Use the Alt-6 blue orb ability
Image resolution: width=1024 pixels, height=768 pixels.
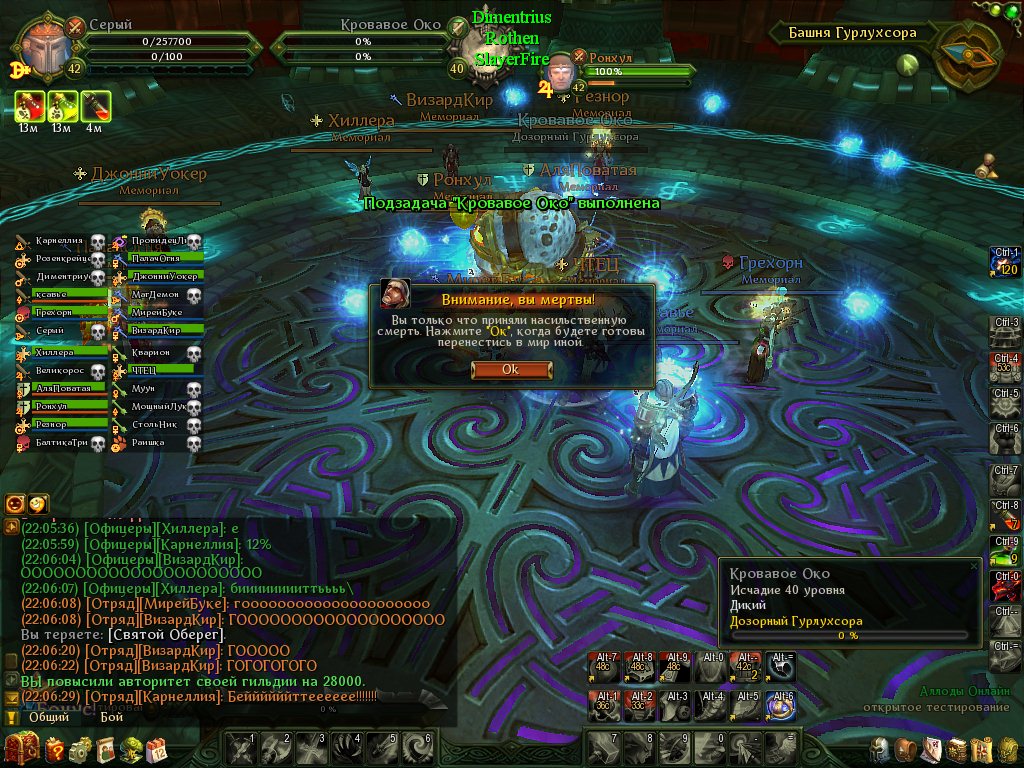point(779,705)
